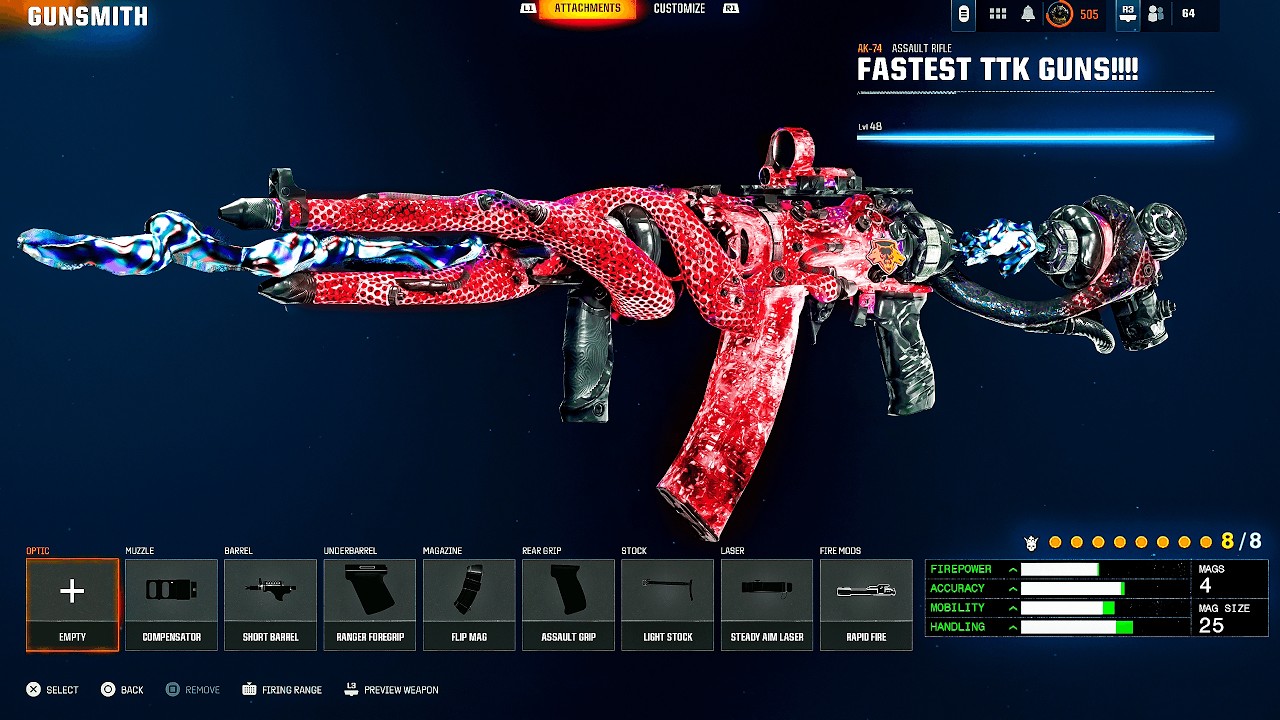Screen dimensions: 1280x720
Task: Click the Flip Mag magazine slot
Action: (x=469, y=604)
